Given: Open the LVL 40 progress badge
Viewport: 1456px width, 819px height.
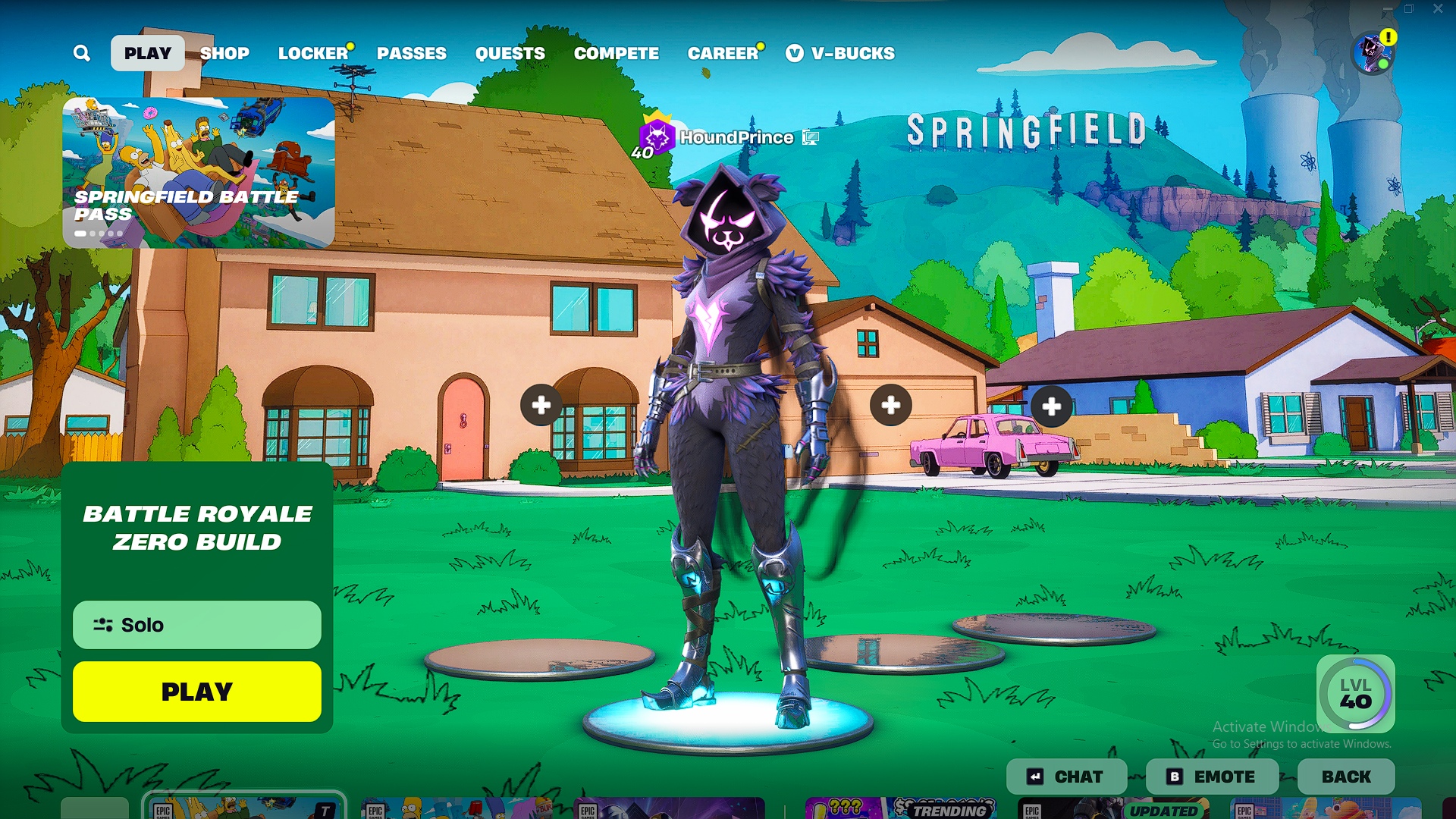Looking at the screenshot, I should [x=1355, y=694].
